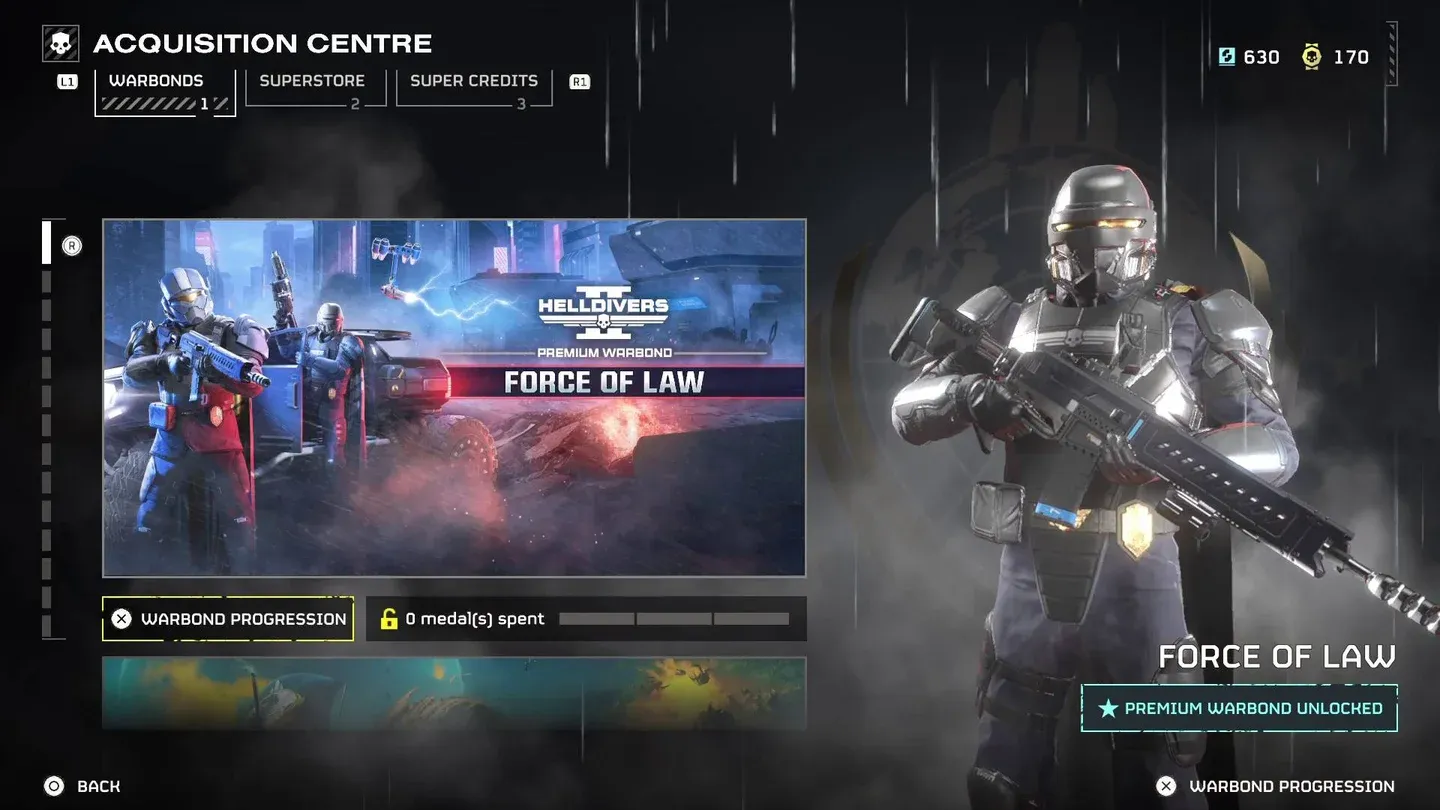Select the Force of Law warbond banner
The width and height of the screenshot is (1440, 810).
[x=454, y=397]
